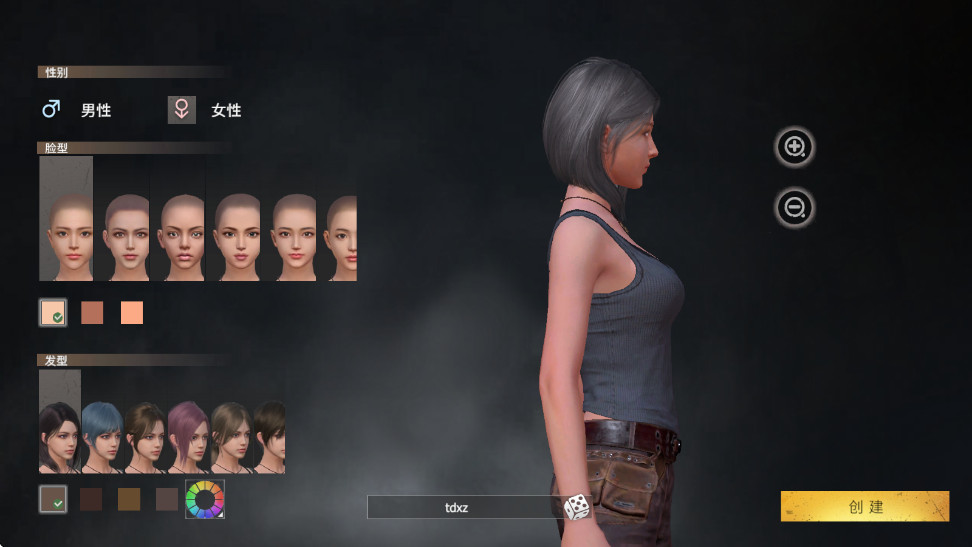Image resolution: width=972 pixels, height=547 pixels.
Task: Click the character name field tdxz
Action: (x=460, y=508)
